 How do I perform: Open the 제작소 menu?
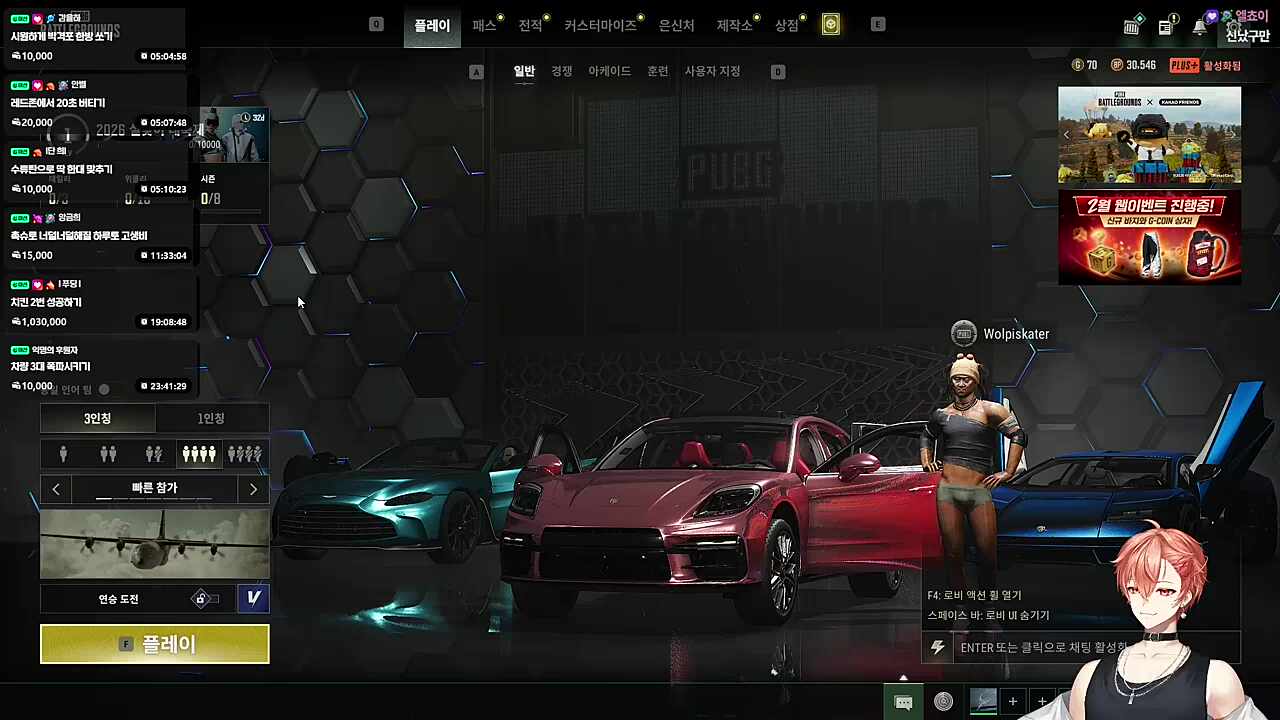(x=734, y=25)
